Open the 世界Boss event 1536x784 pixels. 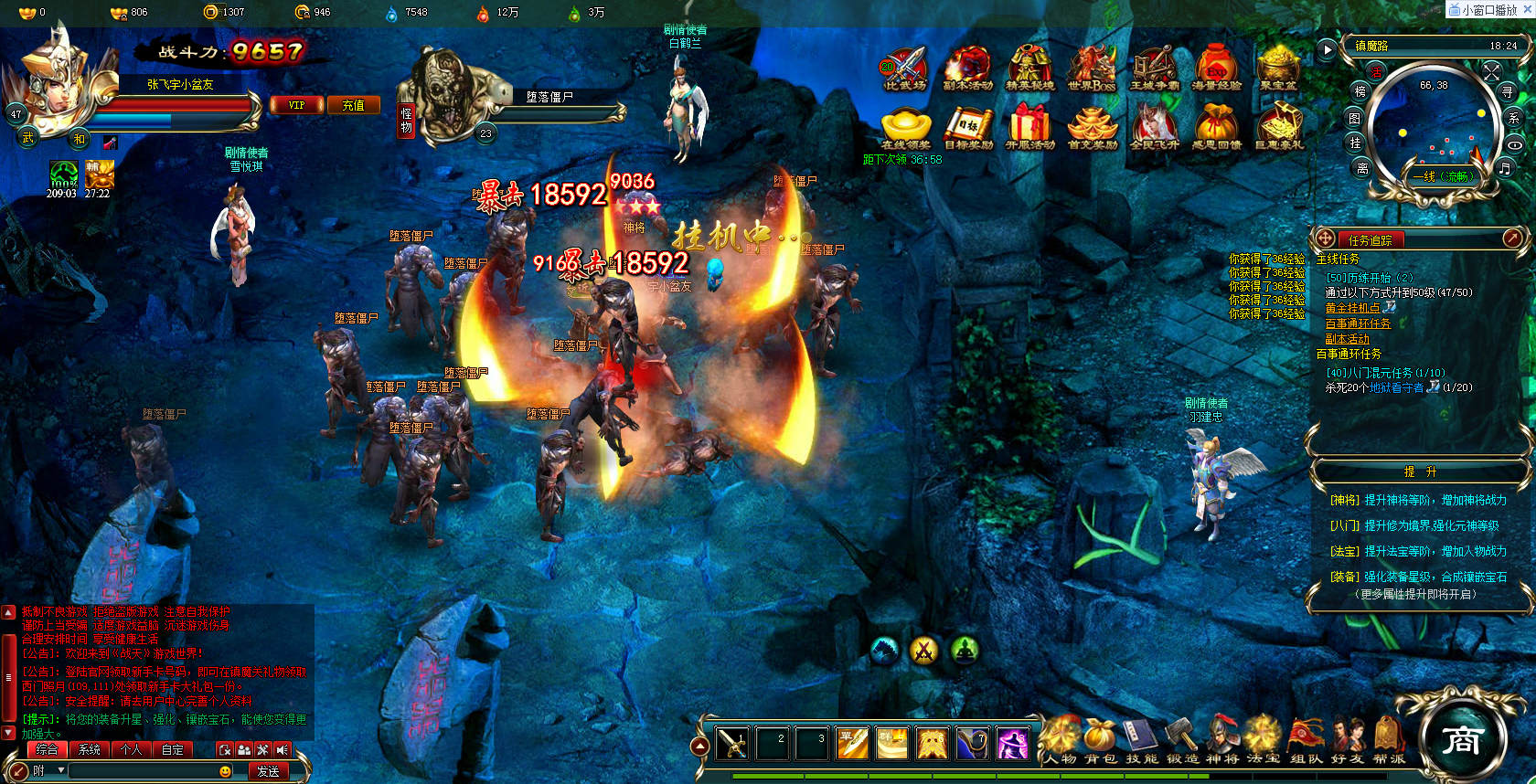[x=1092, y=69]
